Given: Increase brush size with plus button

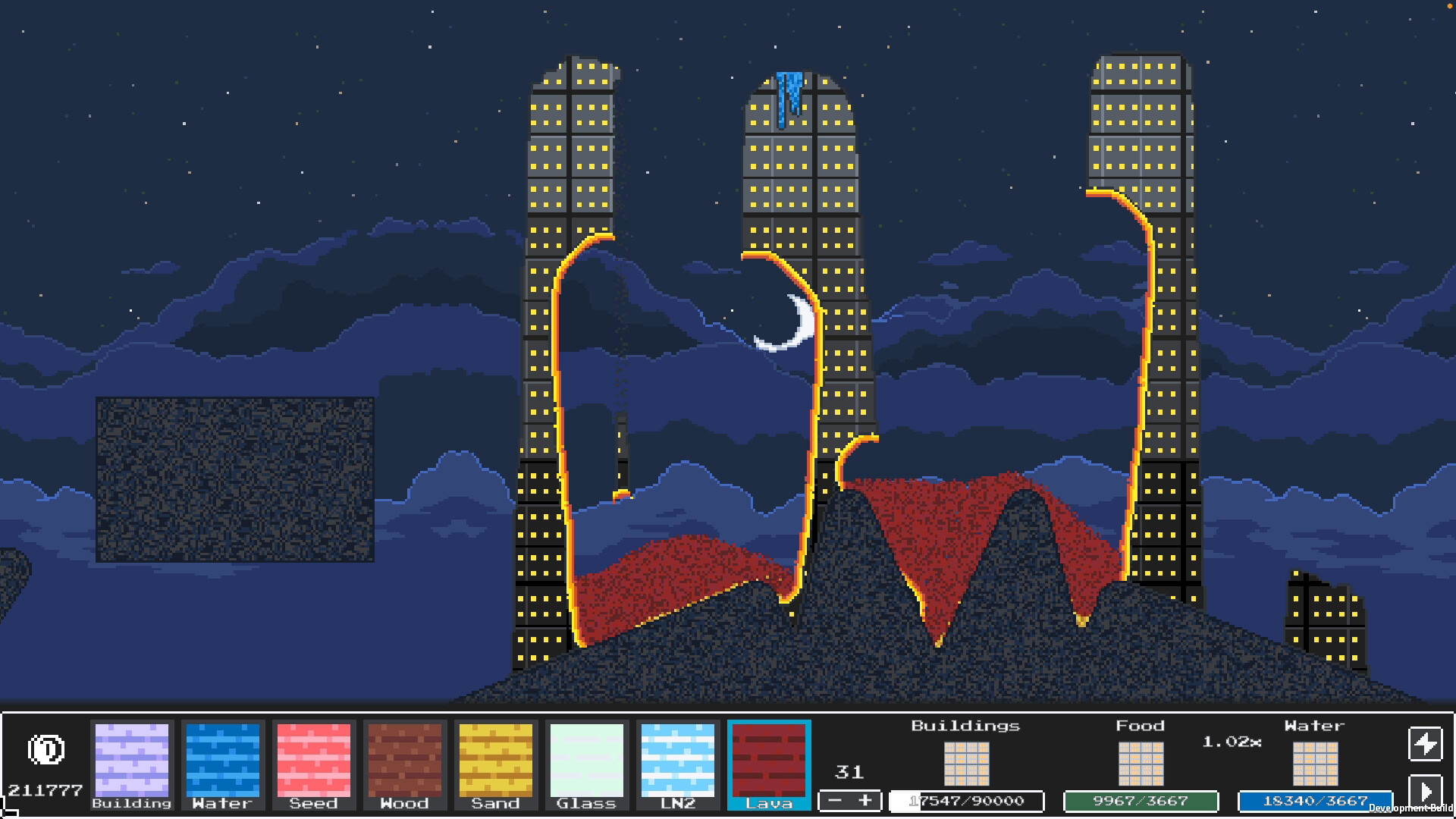Looking at the screenshot, I should [864, 801].
